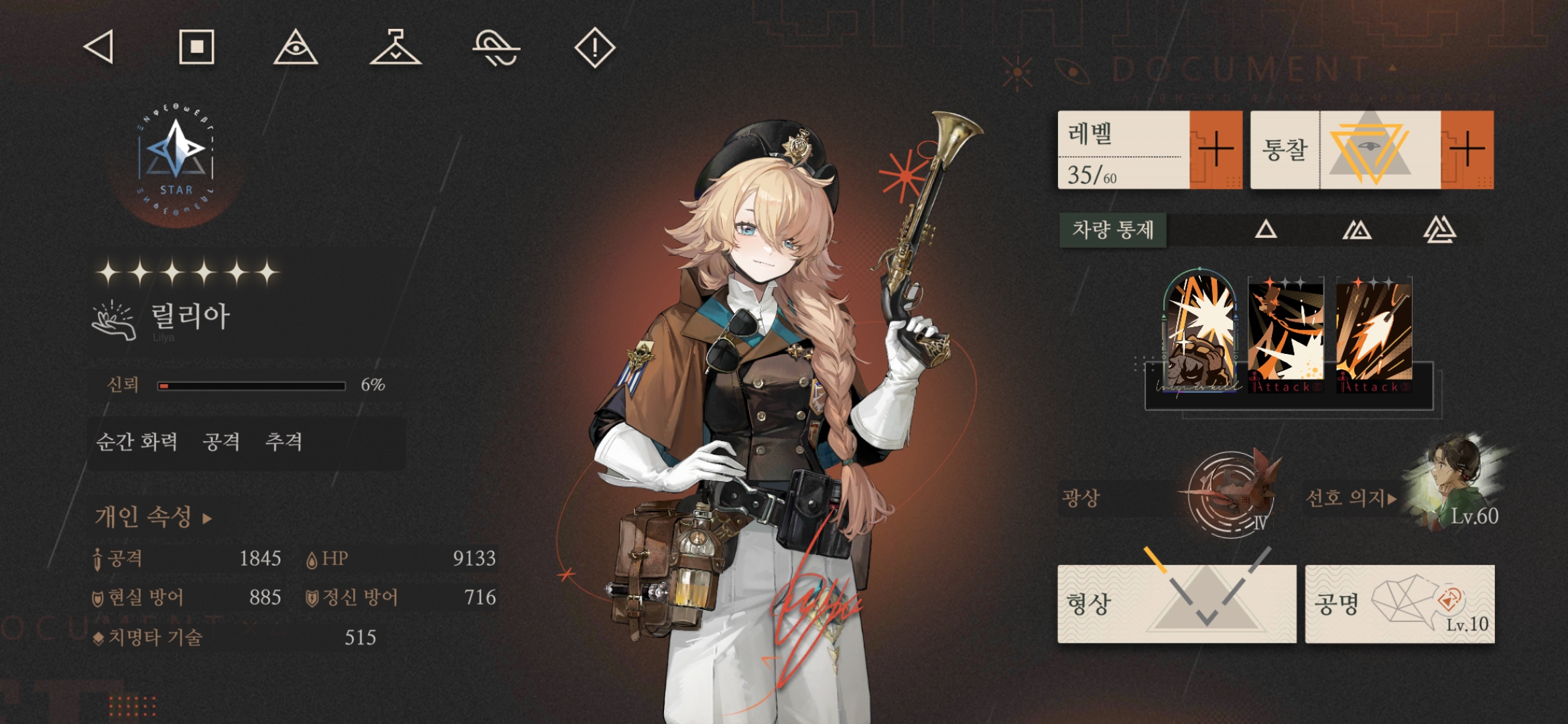Select the first single-triangle insight icon
Viewport: 1568px width, 724px height.
click(1266, 230)
